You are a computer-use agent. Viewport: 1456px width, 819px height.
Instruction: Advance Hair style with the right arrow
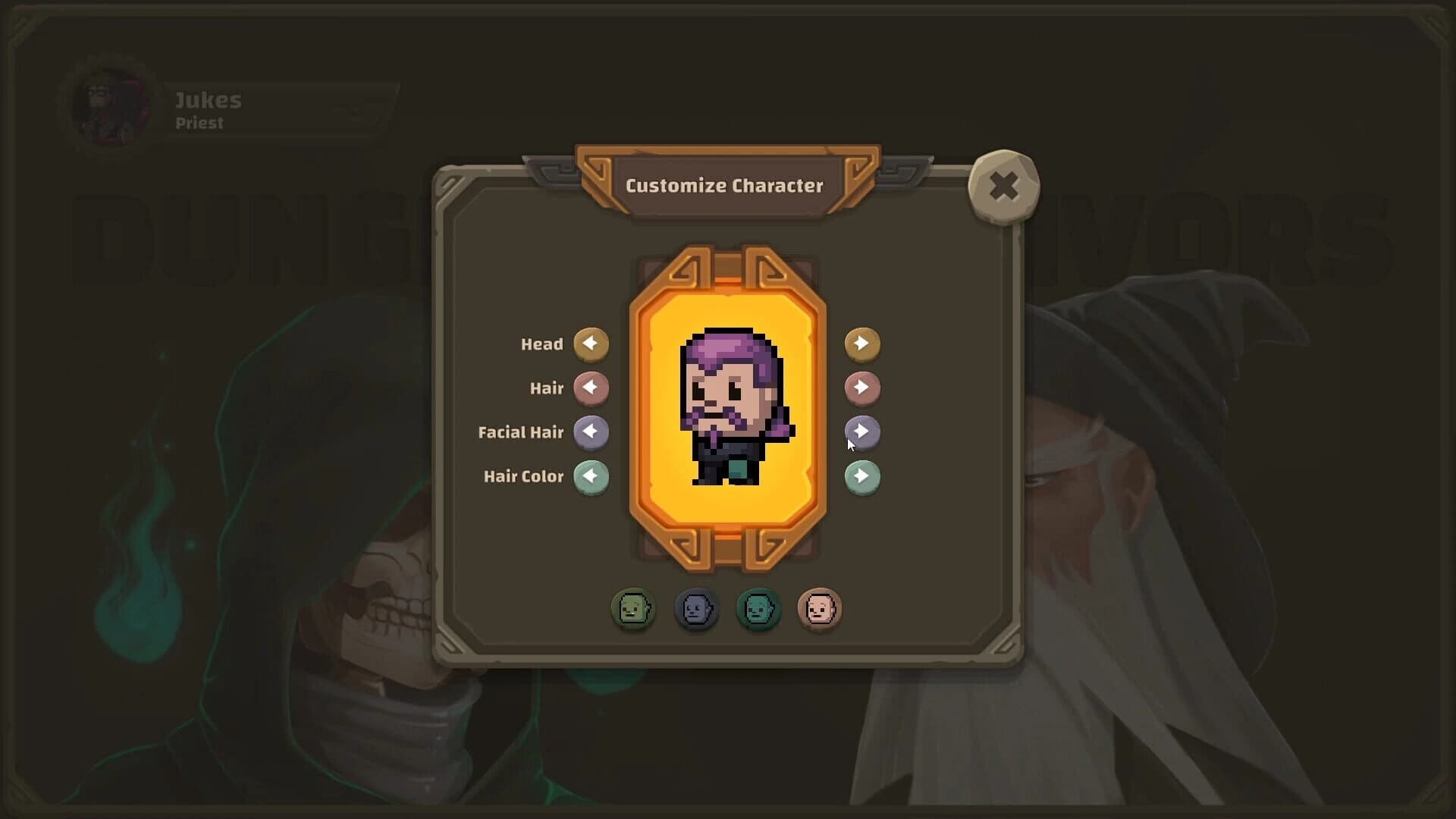click(862, 388)
